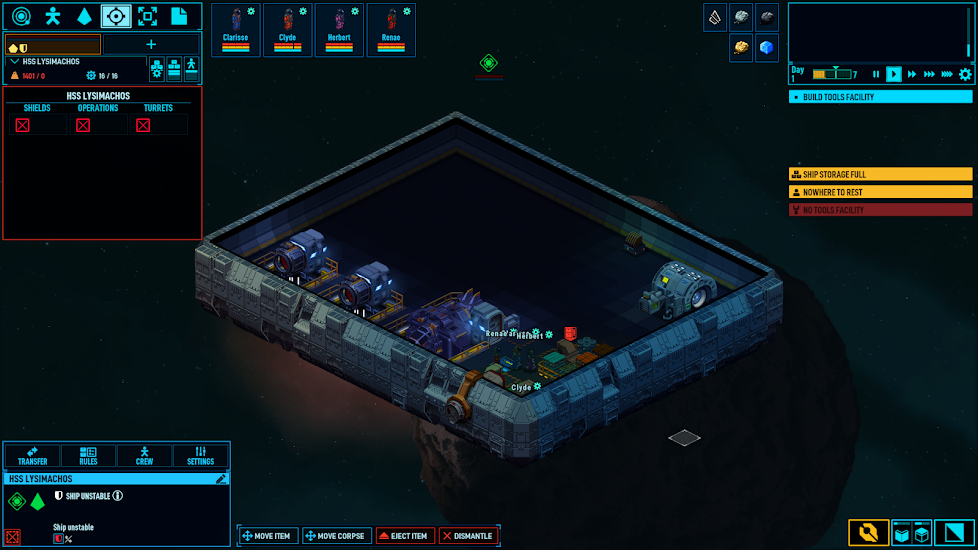This screenshot has width=978, height=550.
Task: Open the ship Rules tab
Action: pyautogui.click(x=88, y=456)
